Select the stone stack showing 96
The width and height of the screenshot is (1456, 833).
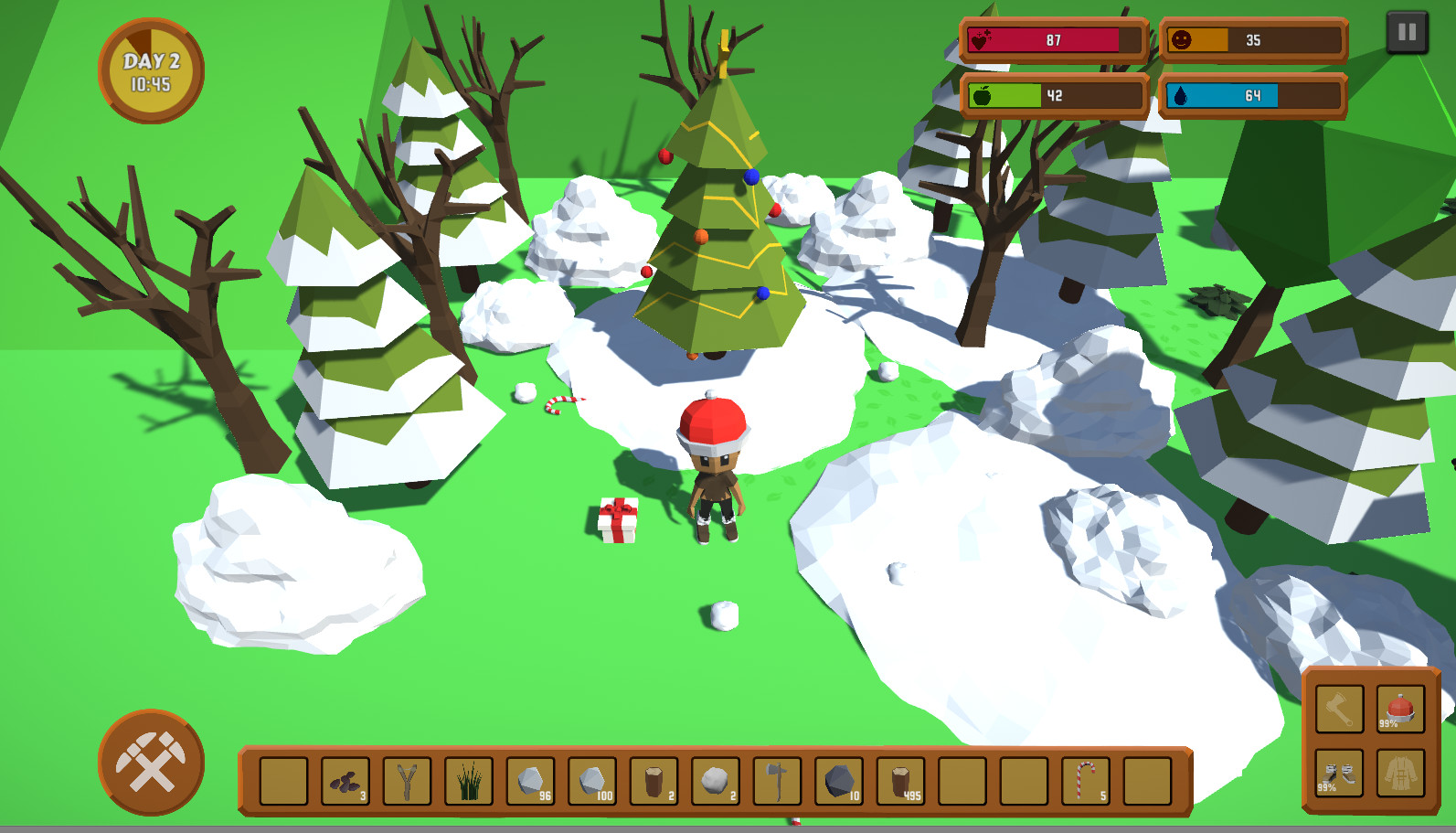(530, 782)
